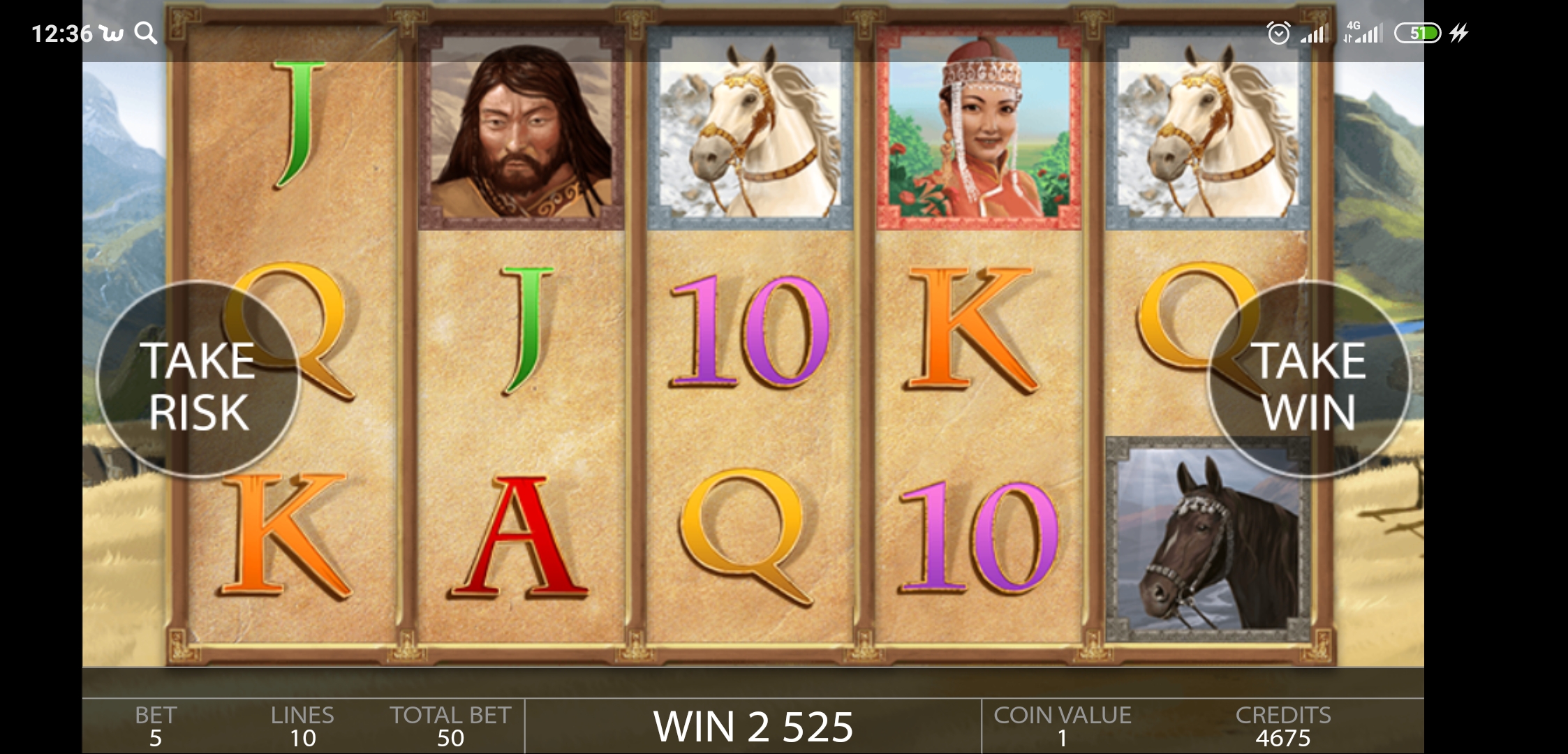Tap the magnifier search icon in status bar
The width and height of the screenshot is (1568, 754).
[147, 32]
